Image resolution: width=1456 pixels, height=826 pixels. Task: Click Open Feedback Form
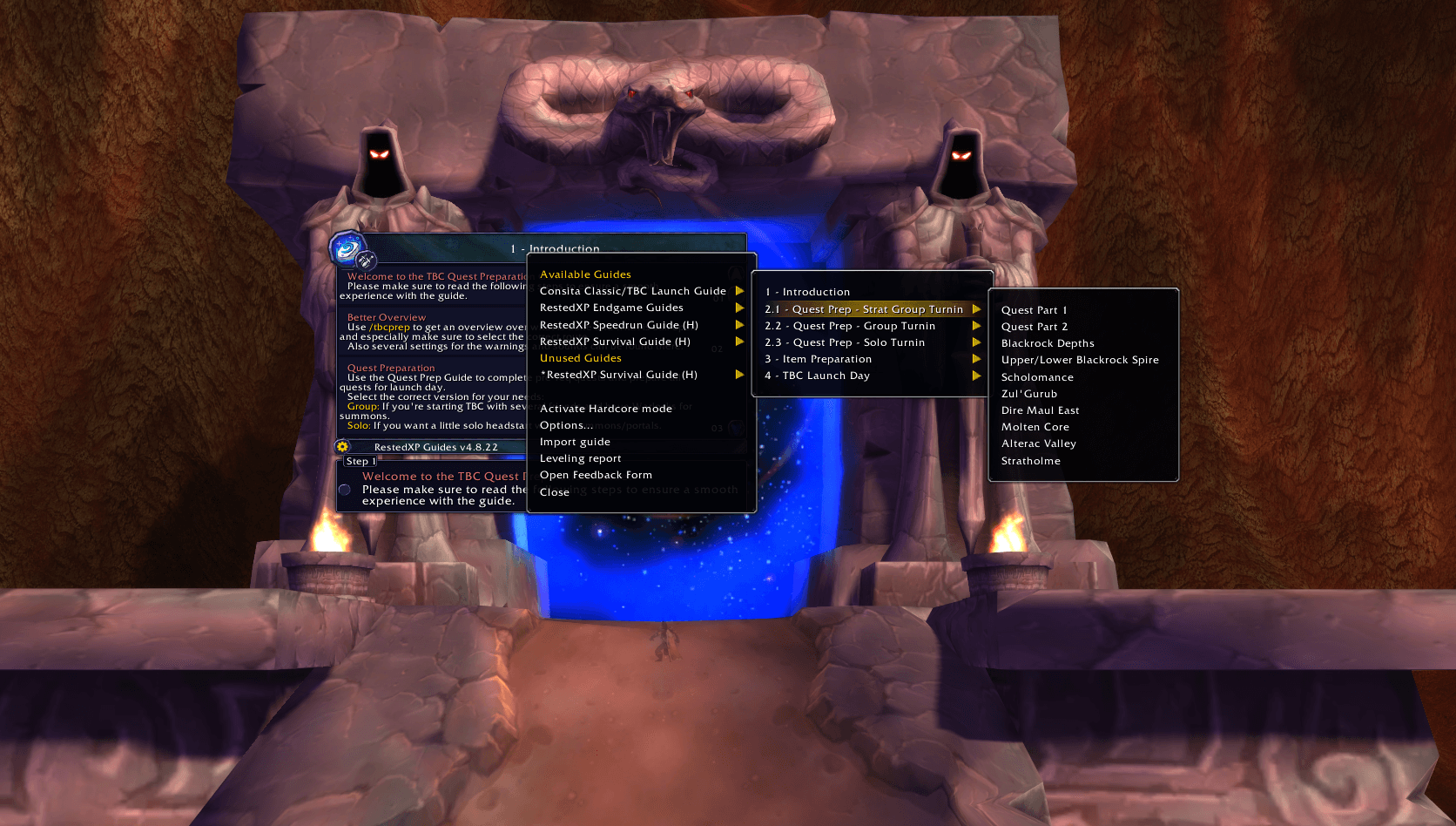[x=596, y=474]
